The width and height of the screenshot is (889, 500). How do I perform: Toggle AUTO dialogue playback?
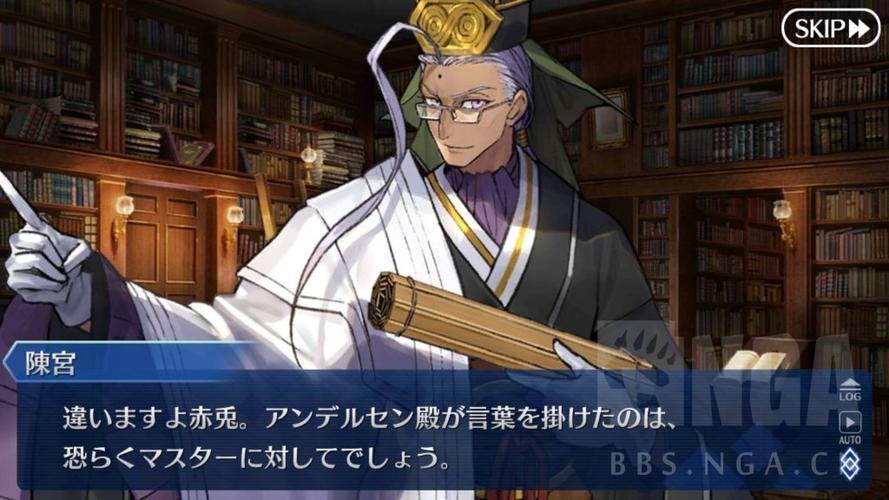tap(849, 426)
